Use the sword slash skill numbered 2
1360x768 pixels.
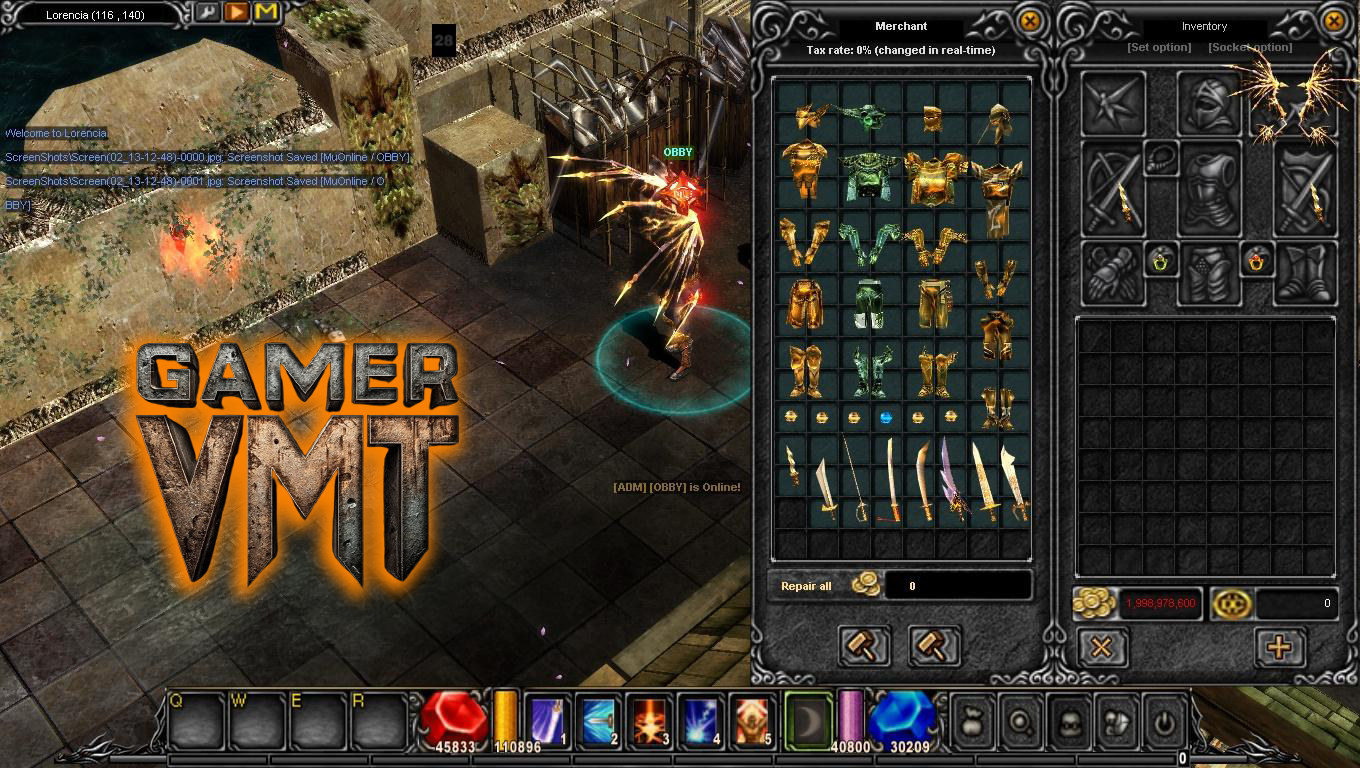(598, 720)
